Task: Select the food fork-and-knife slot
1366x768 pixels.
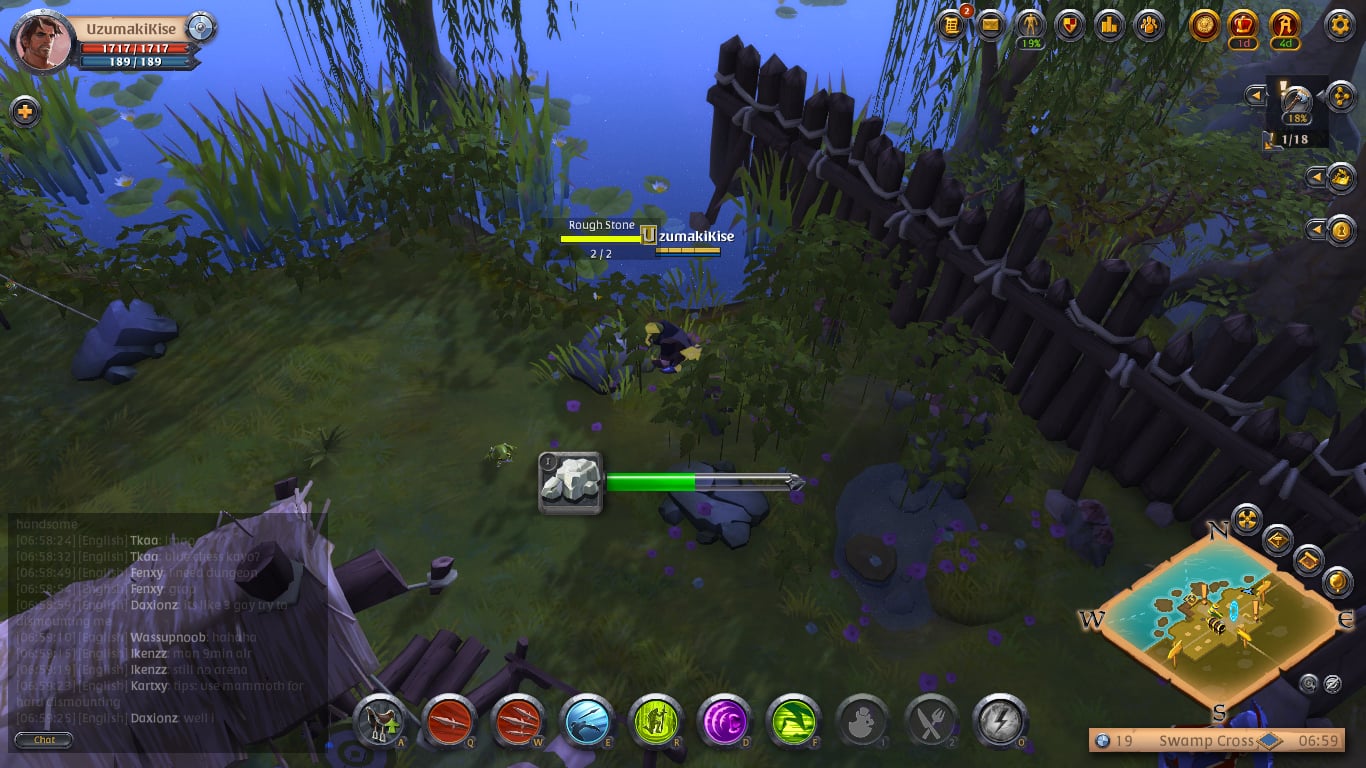Action: click(929, 720)
